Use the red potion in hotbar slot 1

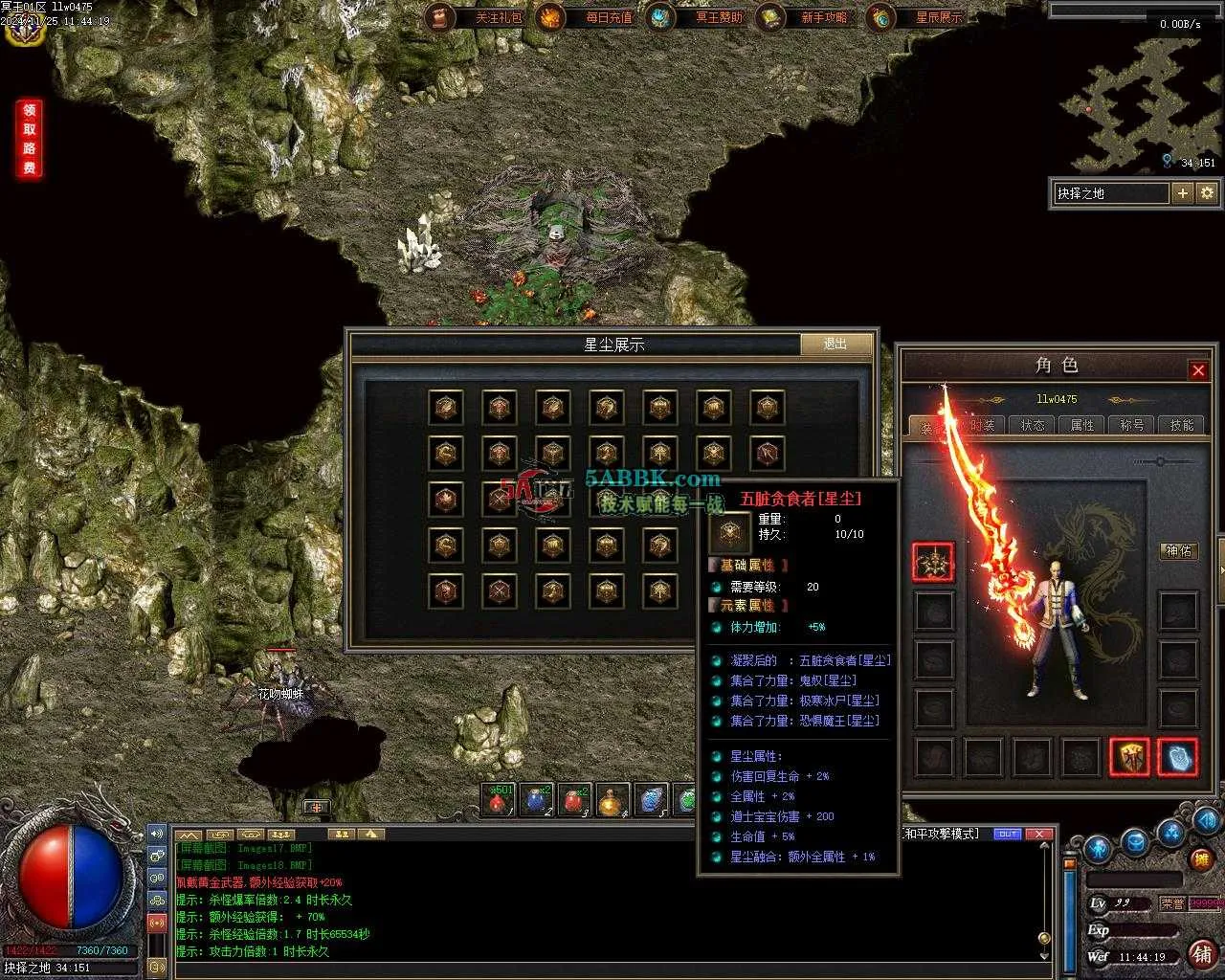click(498, 801)
